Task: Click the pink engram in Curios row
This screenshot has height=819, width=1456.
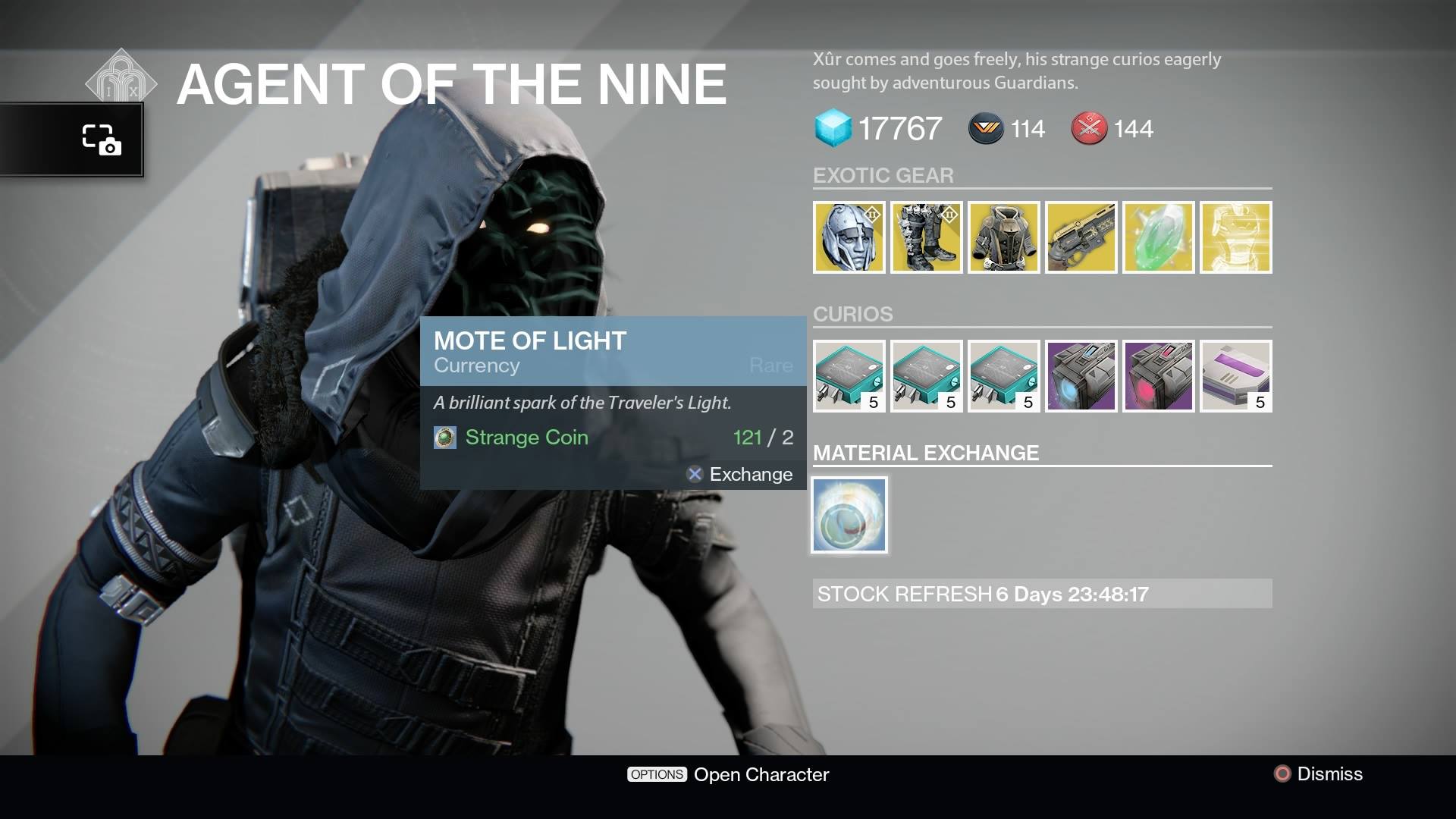Action: [x=1159, y=376]
